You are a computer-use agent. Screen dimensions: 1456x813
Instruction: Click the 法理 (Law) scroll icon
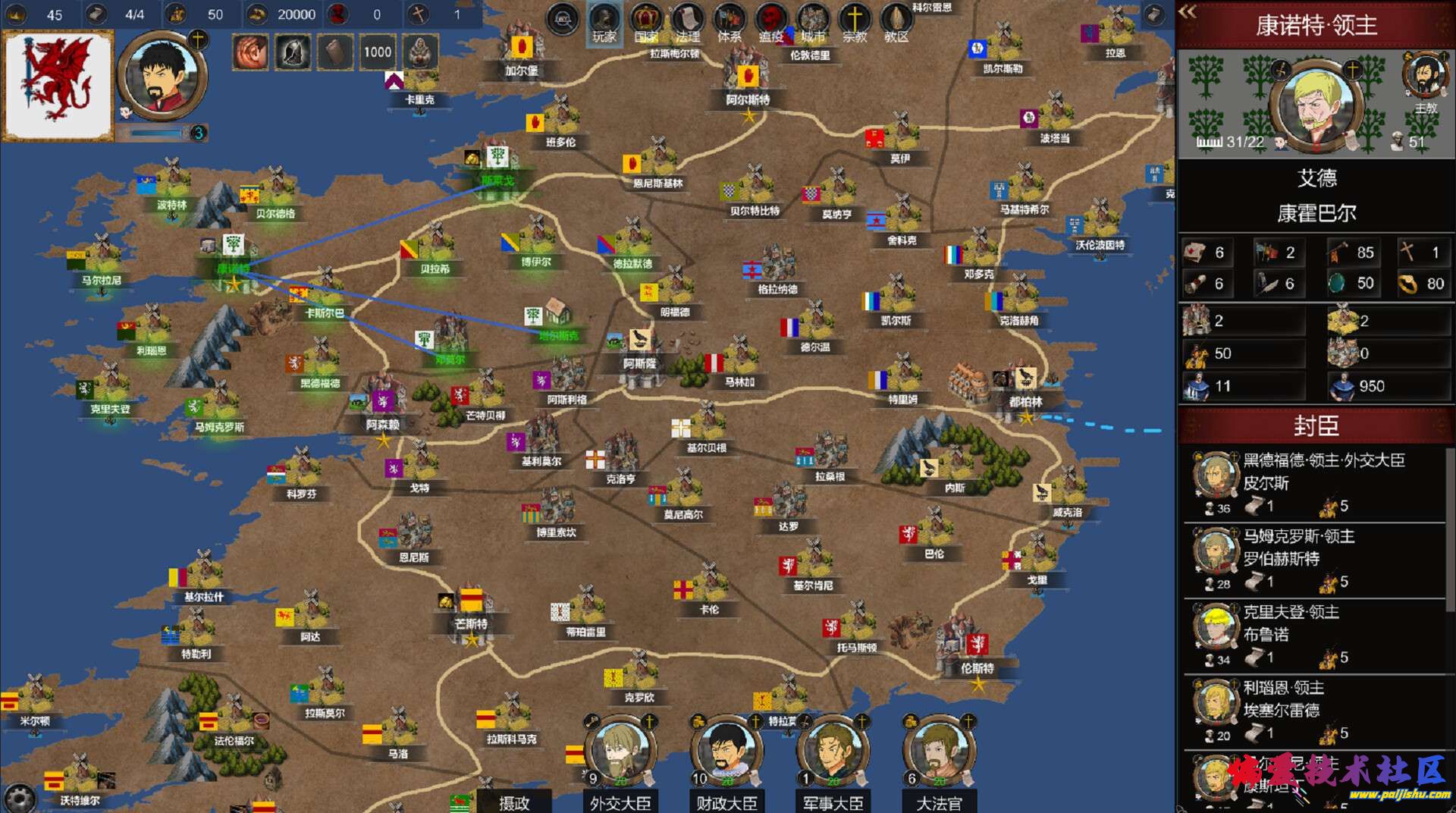[x=687, y=21]
